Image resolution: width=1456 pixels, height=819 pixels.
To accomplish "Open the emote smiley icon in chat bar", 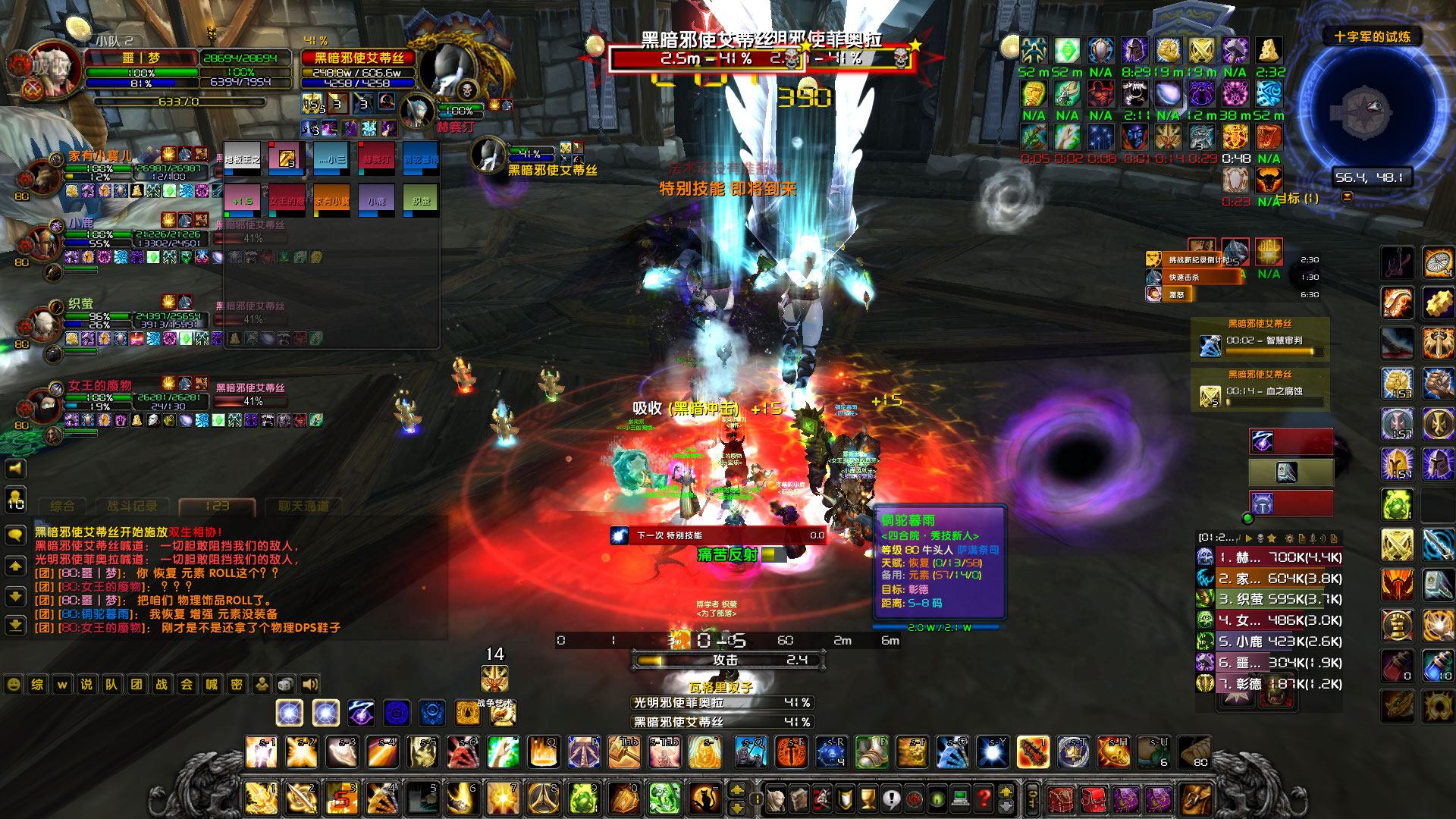I will click(x=14, y=684).
